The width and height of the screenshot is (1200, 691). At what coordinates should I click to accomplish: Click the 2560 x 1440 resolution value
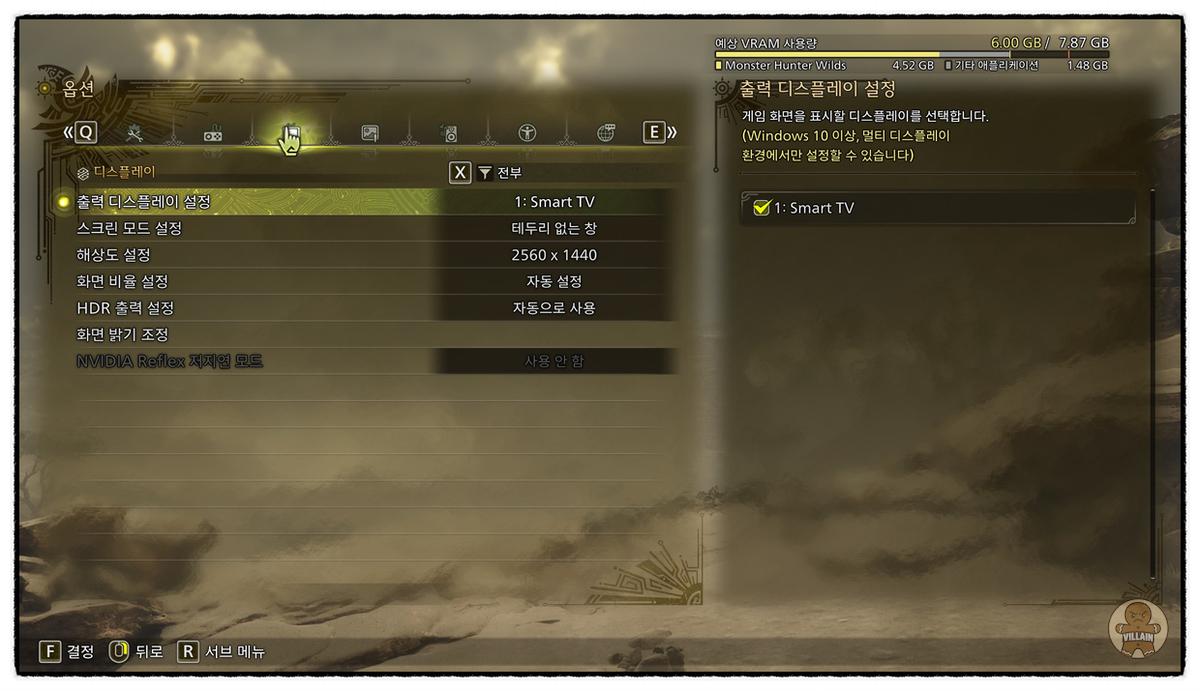pyautogui.click(x=554, y=255)
